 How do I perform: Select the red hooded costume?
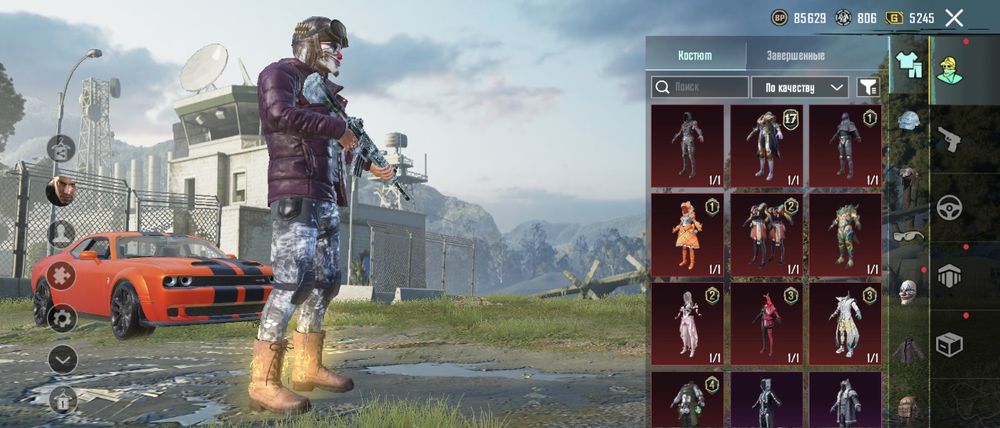click(x=766, y=323)
